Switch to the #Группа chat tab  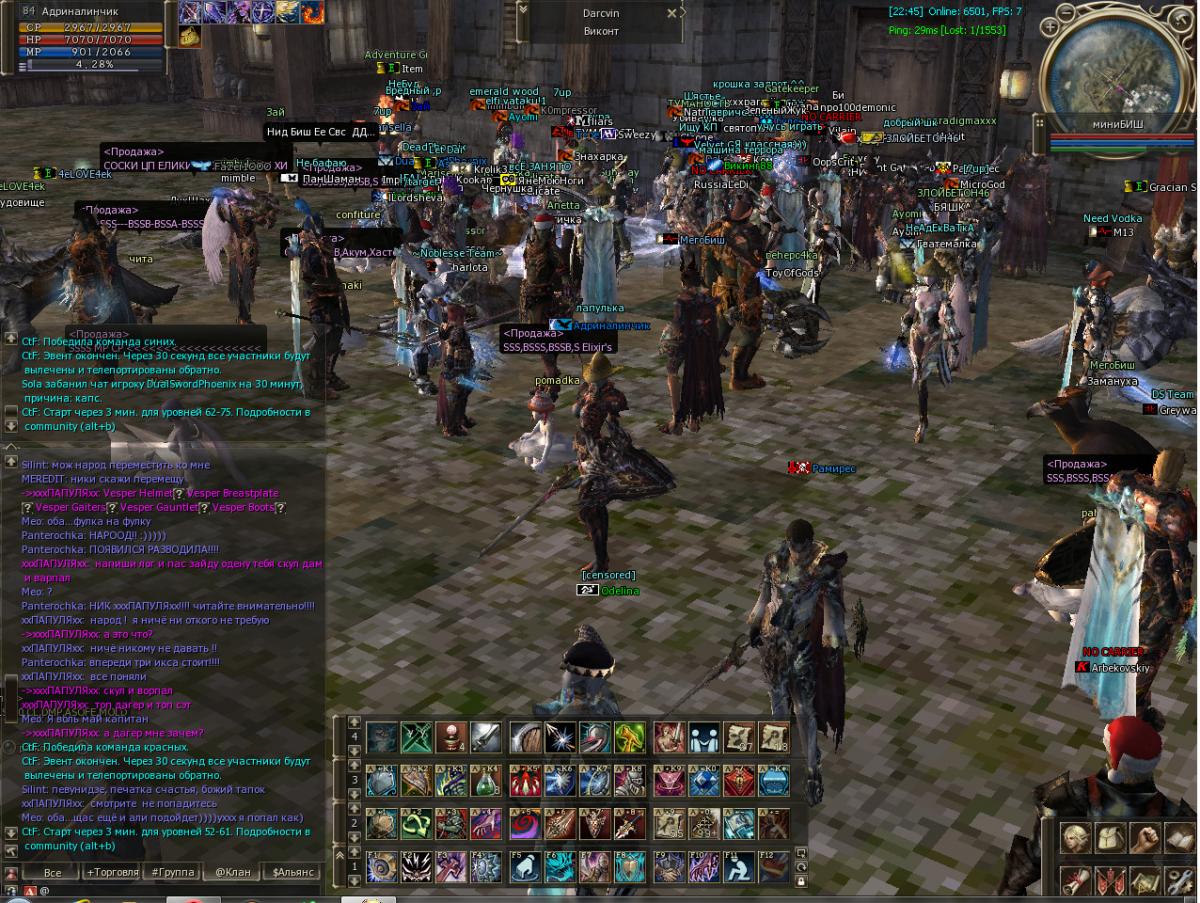click(x=169, y=872)
